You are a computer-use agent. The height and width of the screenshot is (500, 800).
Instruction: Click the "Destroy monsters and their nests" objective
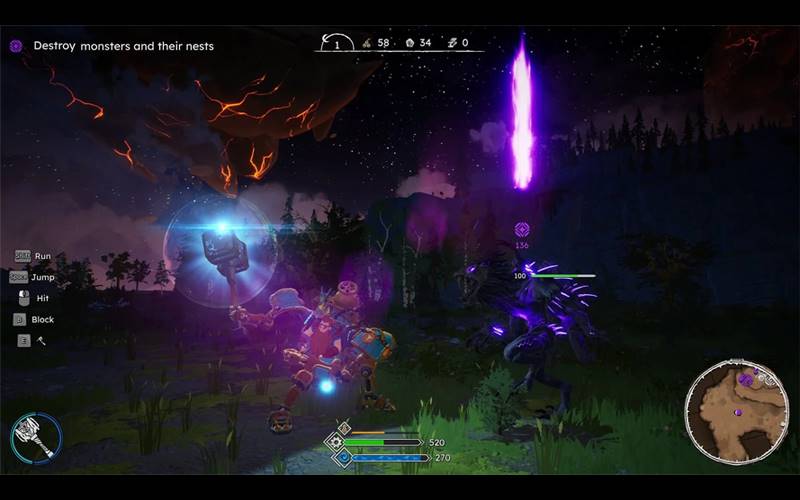(123, 46)
